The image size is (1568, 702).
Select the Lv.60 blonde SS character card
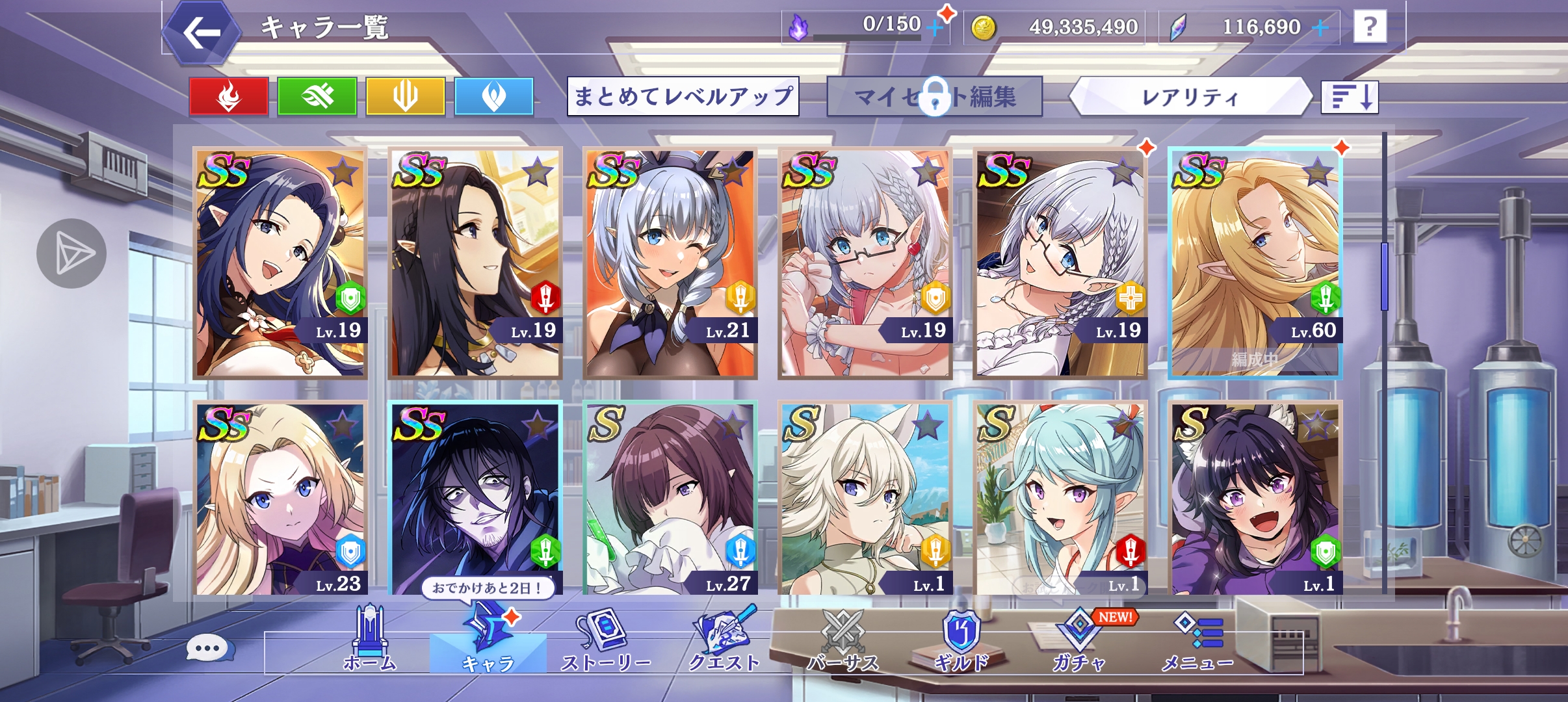pyautogui.click(x=1255, y=263)
